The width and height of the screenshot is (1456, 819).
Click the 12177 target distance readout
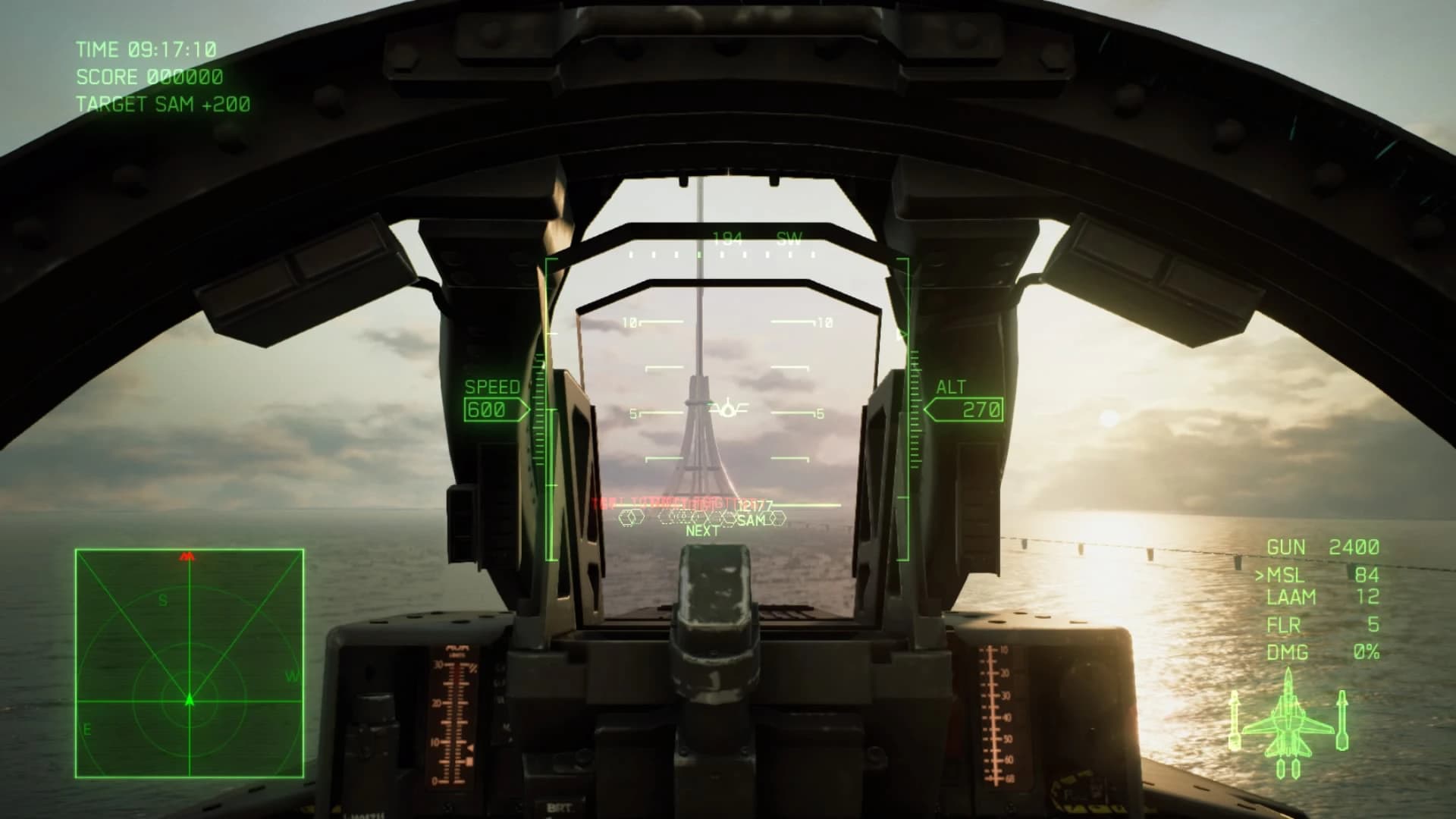coord(754,504)
